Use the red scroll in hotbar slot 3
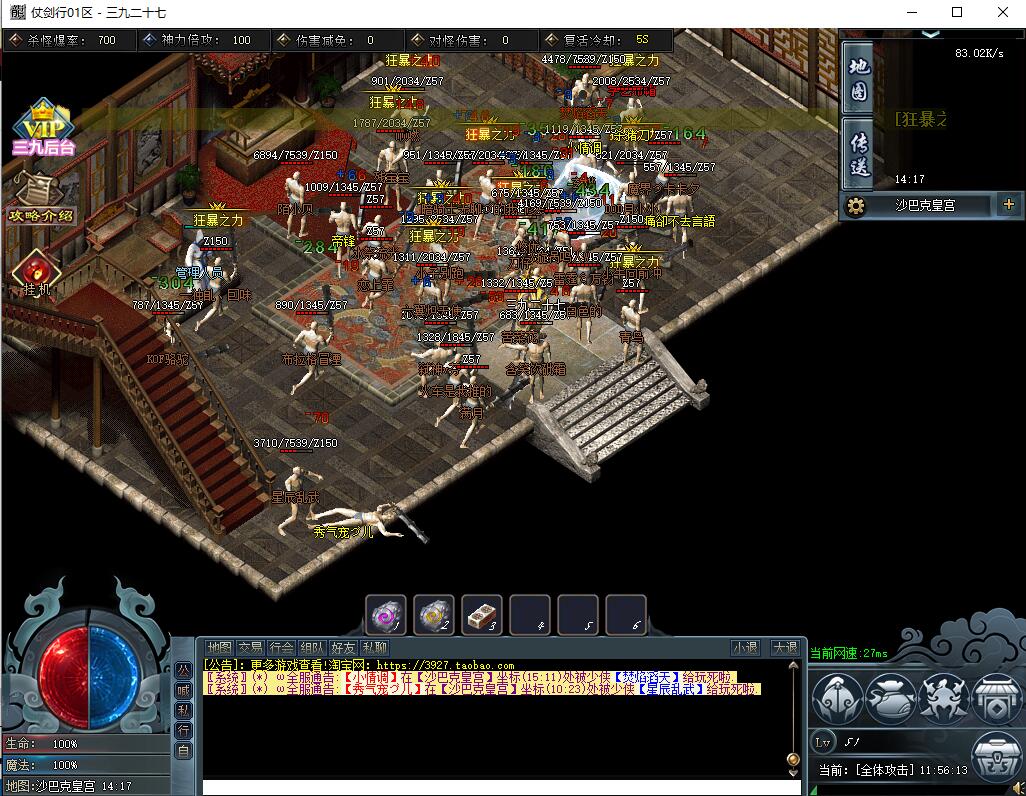The image size is (1026, 796). click(482, 615)
